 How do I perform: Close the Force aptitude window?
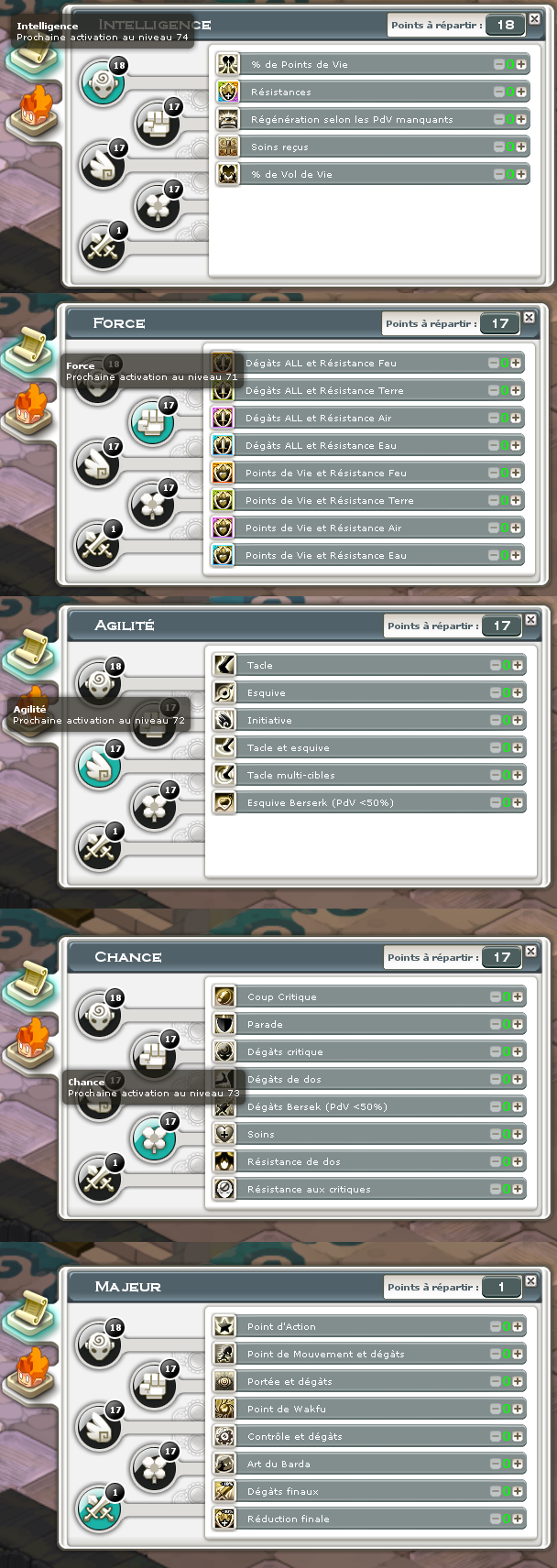529,318
